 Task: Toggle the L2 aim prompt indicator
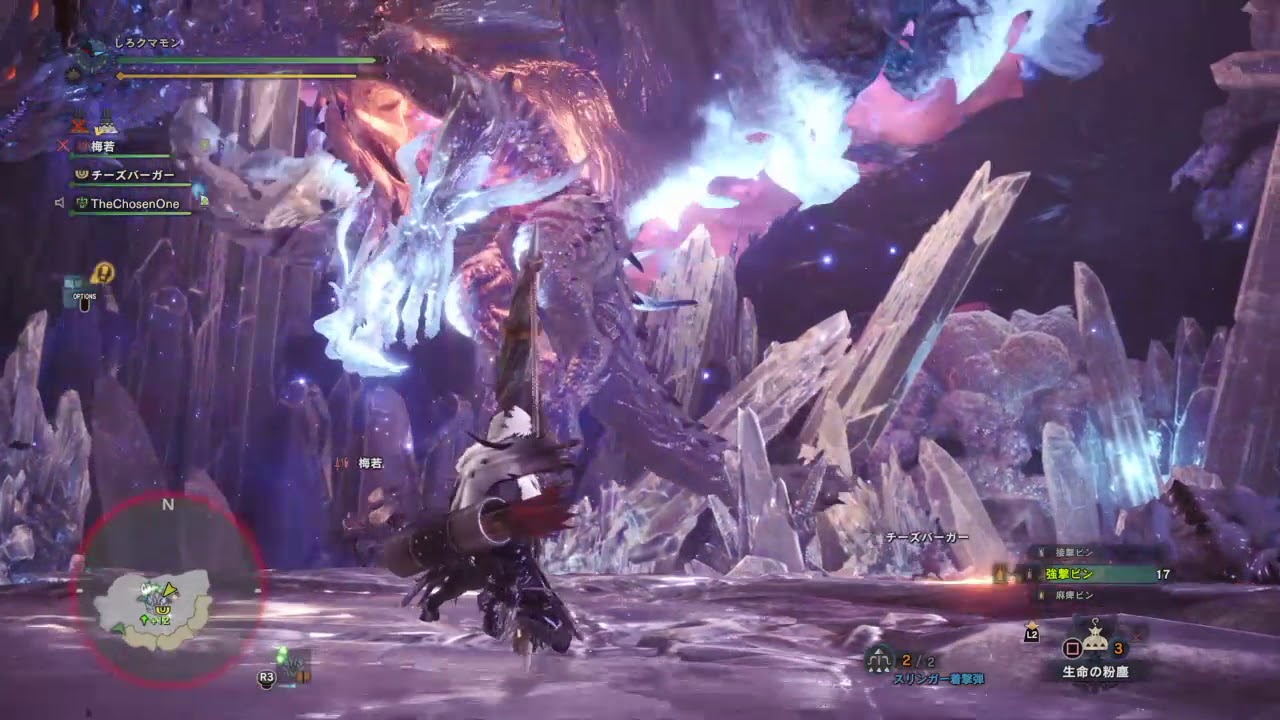point(1031,634)
